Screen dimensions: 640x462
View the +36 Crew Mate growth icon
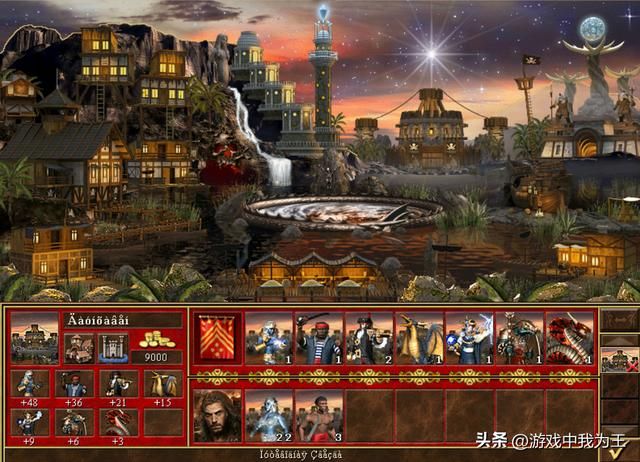tap(77, 385)
